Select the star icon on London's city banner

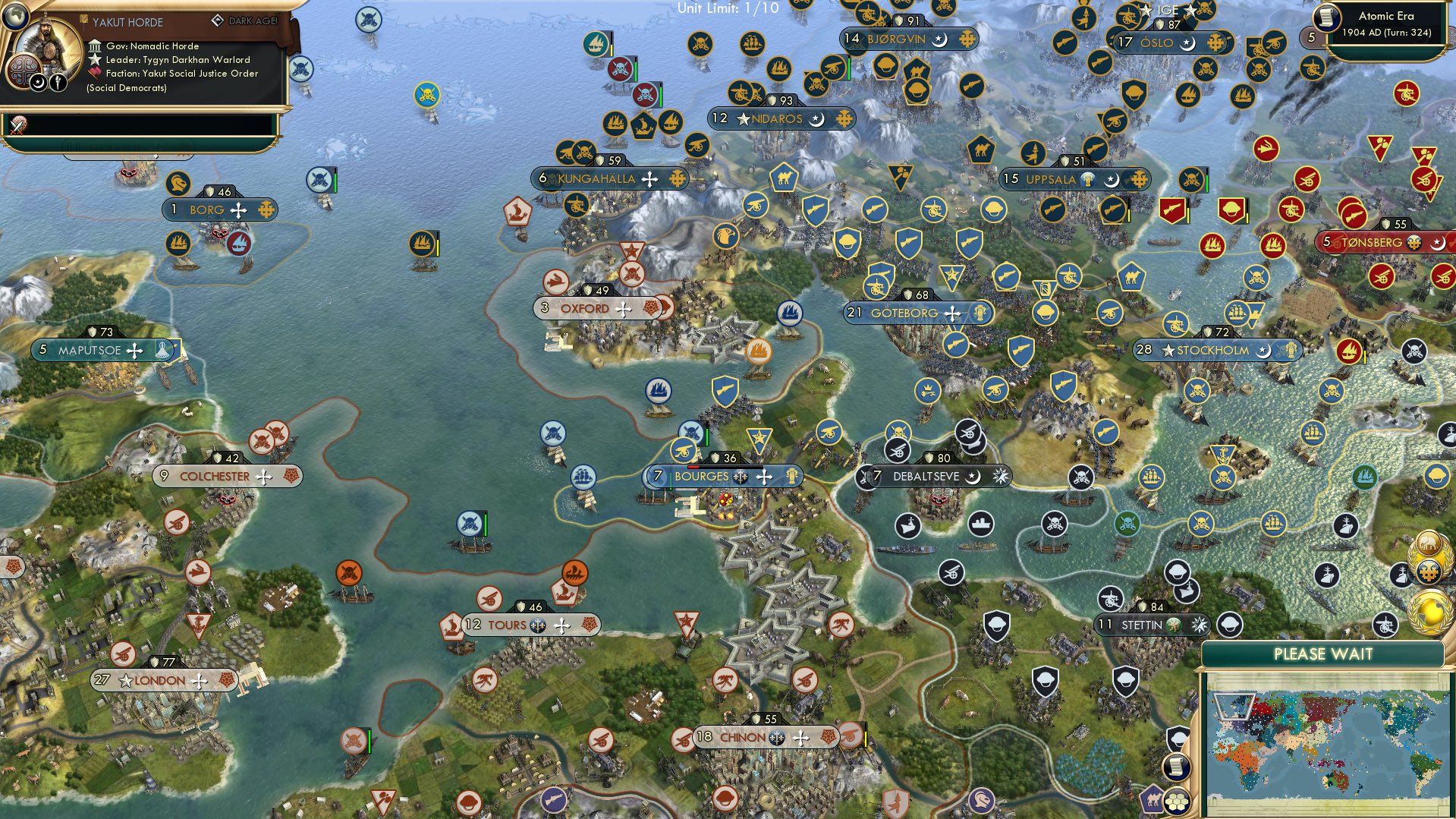pyautogui.click(x=125, y=681)
